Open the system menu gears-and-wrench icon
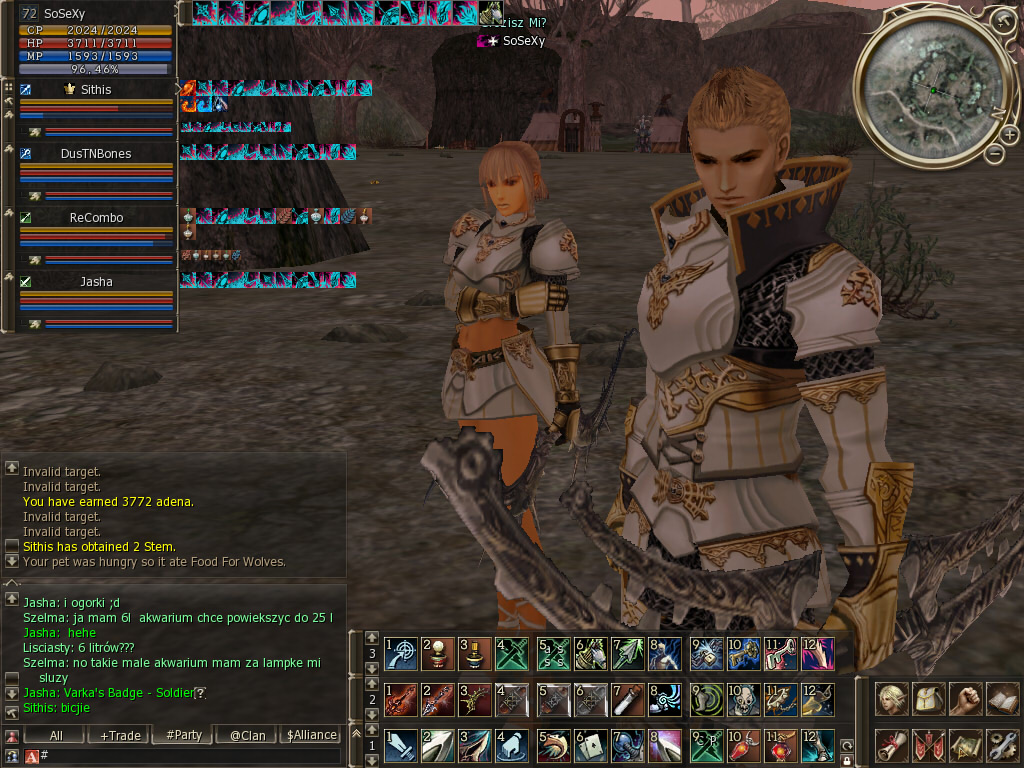This screenshot has width=1024, height=768. pos(1001,745)
